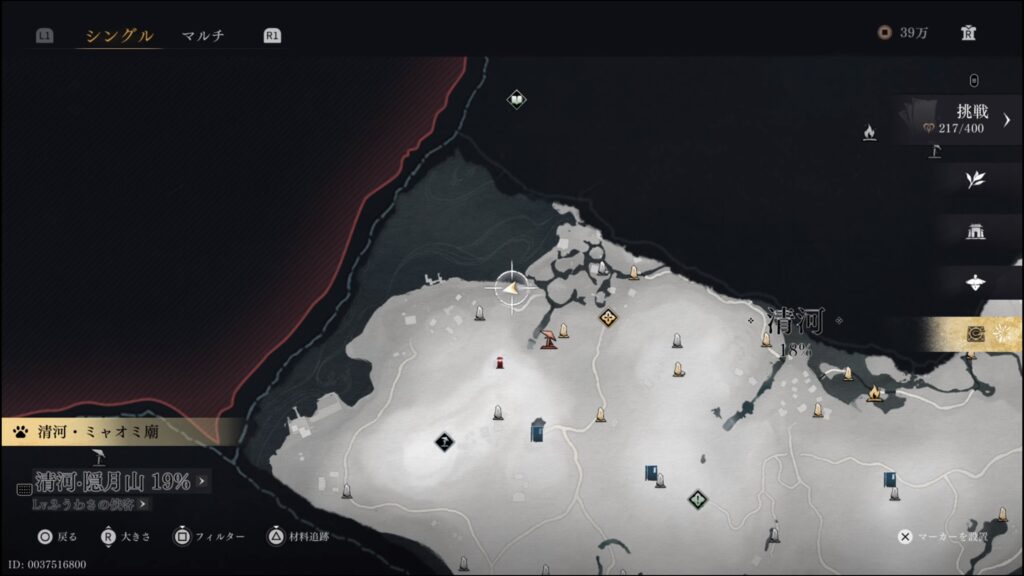Click the red pavilion map marker
The width and height of the screenshot is (1024, 576).
pyautogui.click(x=548, y=340)
